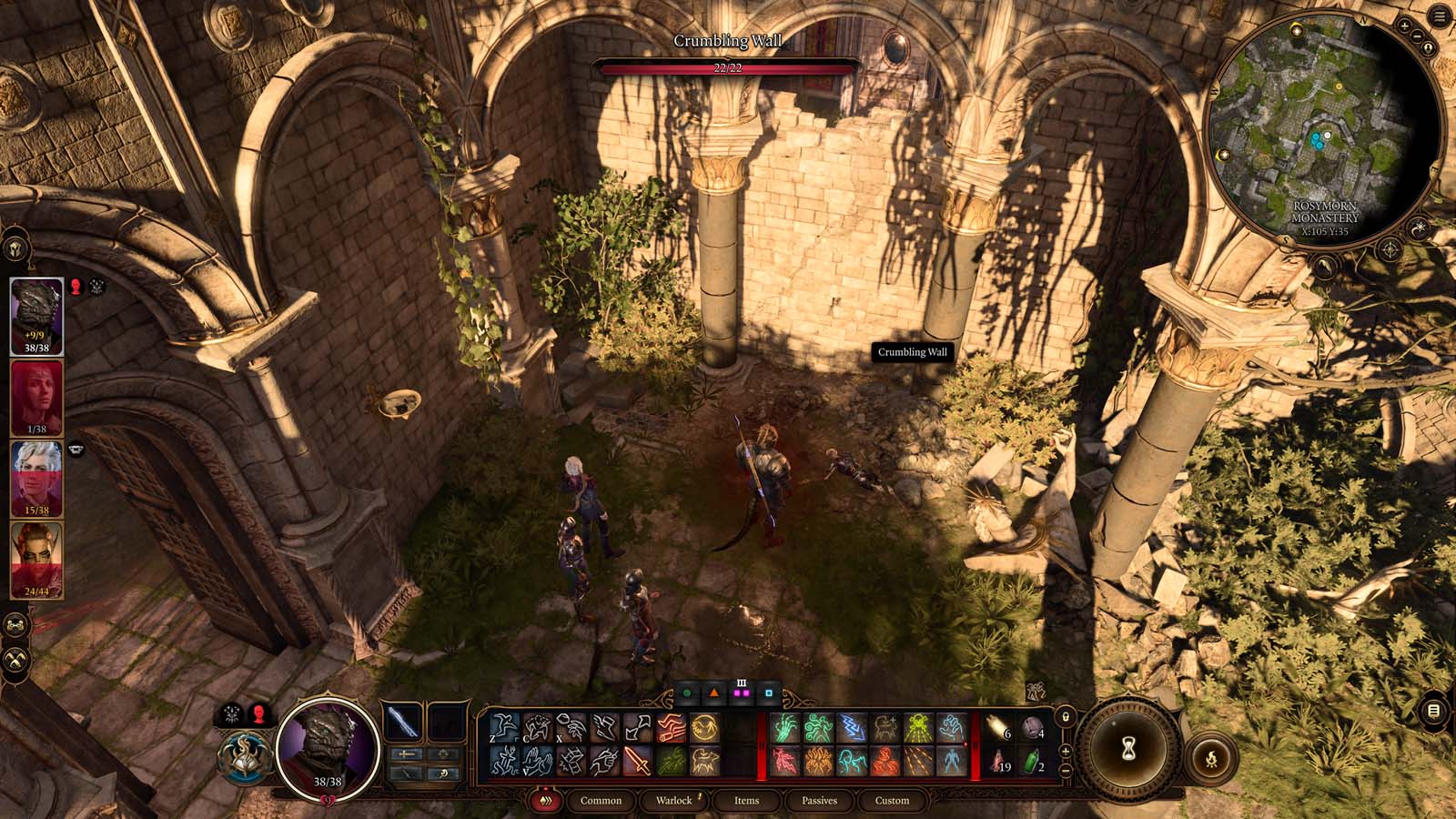Image resolution: width=1456 pixels, height=819 pixels.
Task: Collapse a hotbar row with the minus
Action: click(1066, 772)
